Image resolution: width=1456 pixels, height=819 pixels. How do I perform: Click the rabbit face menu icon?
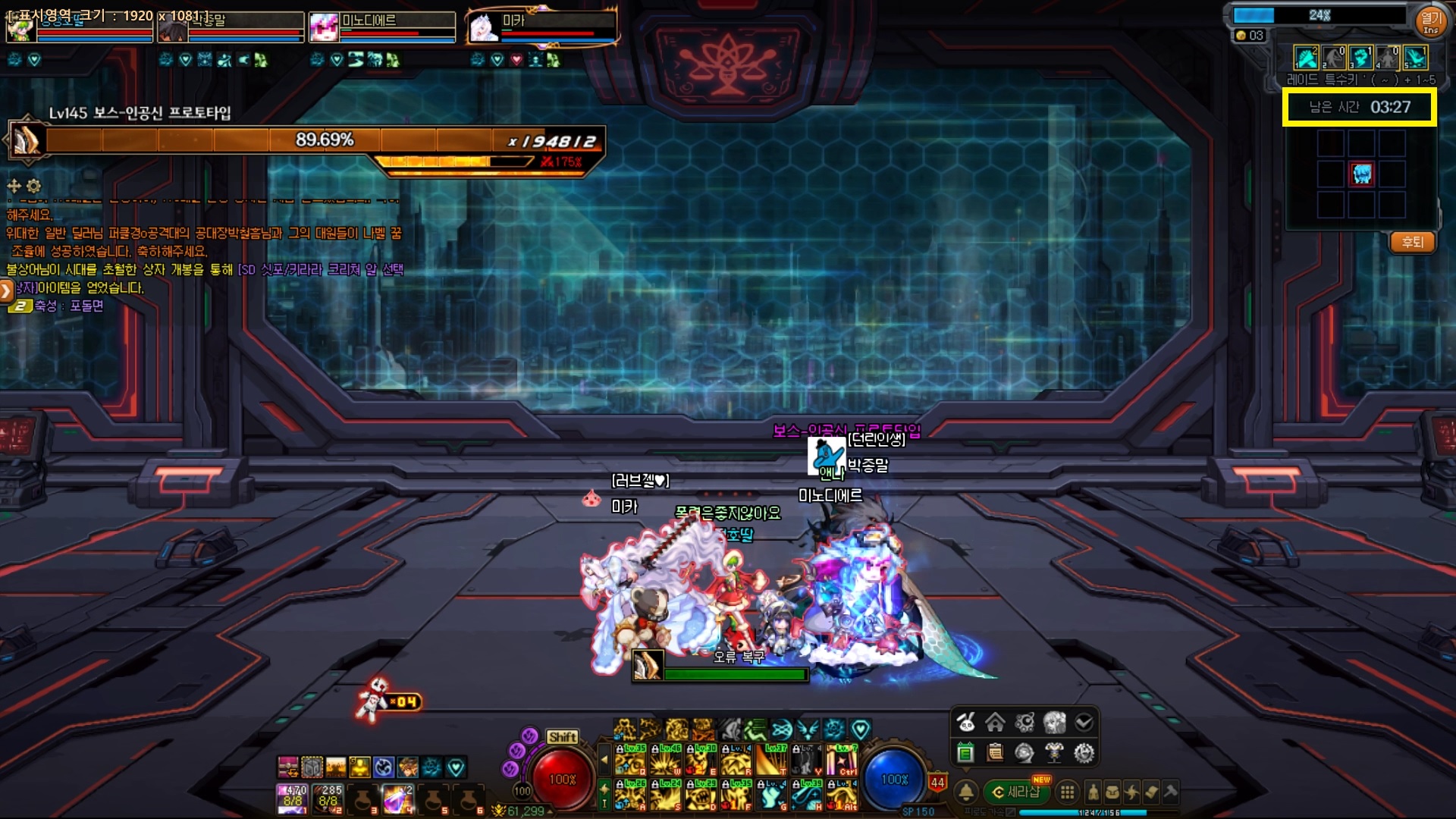click(x=965, y=723)
